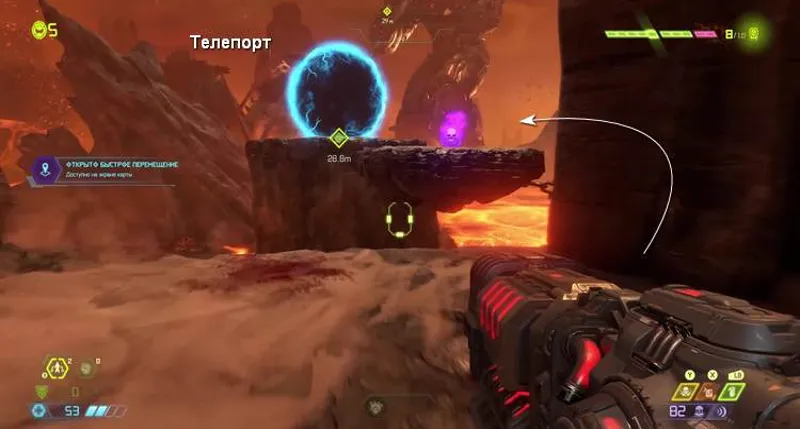Click the green shield rune icon
Viewport: 800px width, 429px height.
(x=42, y=391)
